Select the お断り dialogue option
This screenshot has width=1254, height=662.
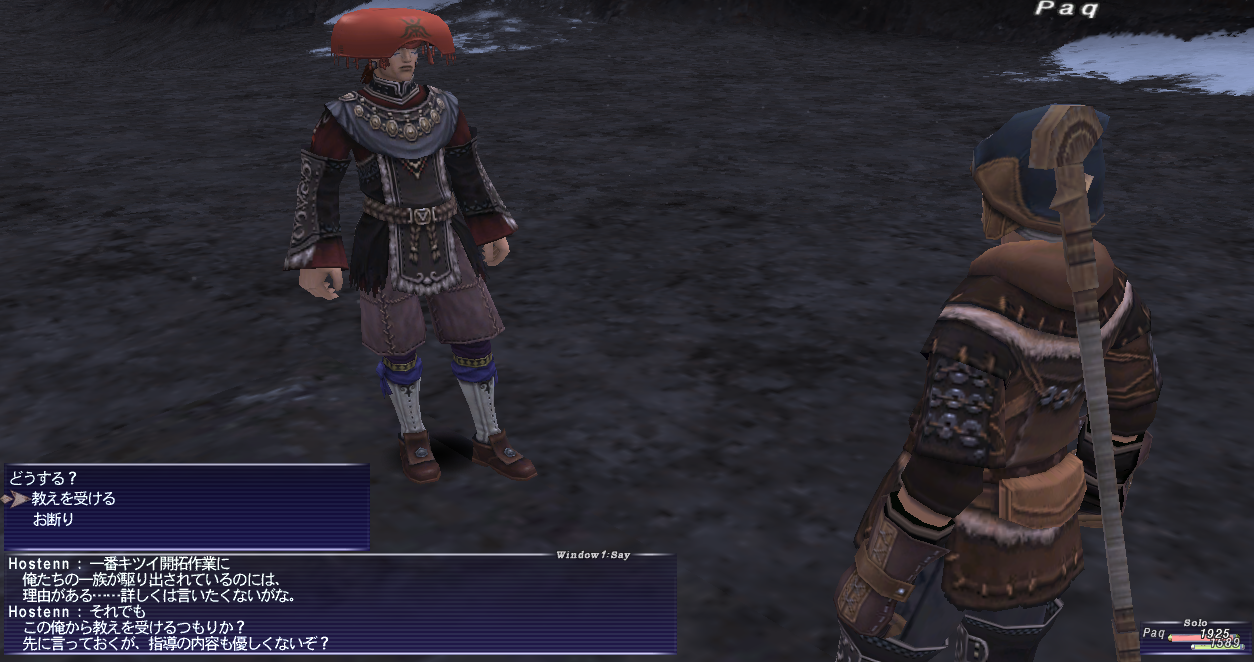pyautogui.click(x=54, y=519)
